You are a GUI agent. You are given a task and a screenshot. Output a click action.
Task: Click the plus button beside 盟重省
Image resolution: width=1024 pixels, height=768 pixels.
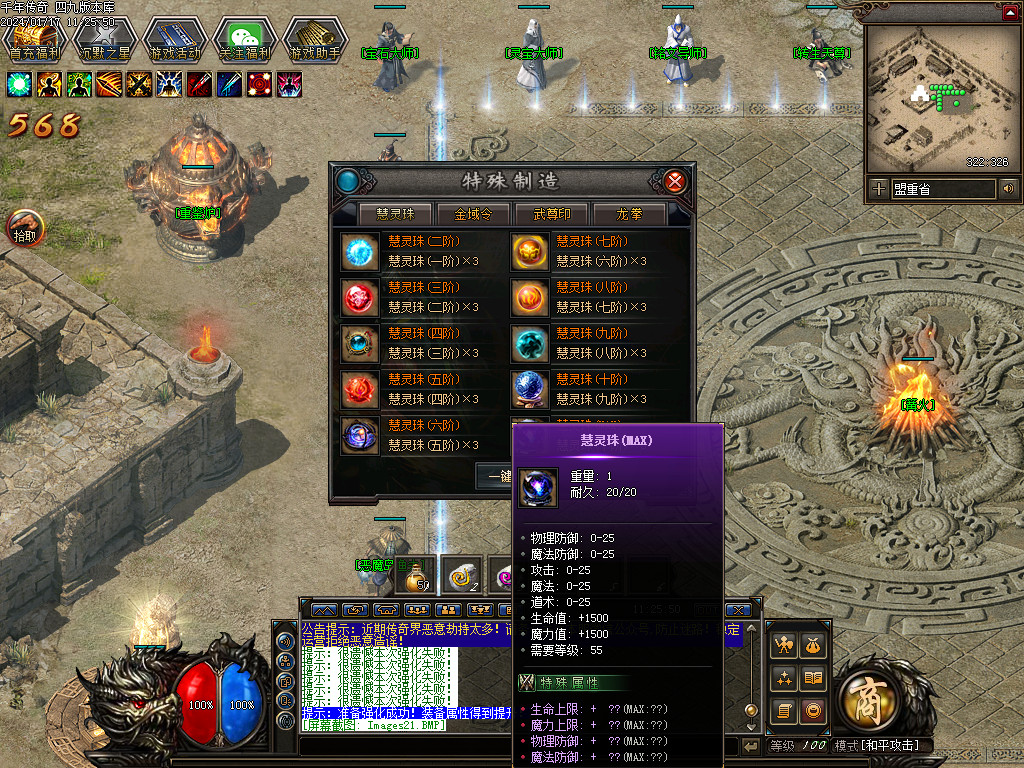tap(878, 188)
